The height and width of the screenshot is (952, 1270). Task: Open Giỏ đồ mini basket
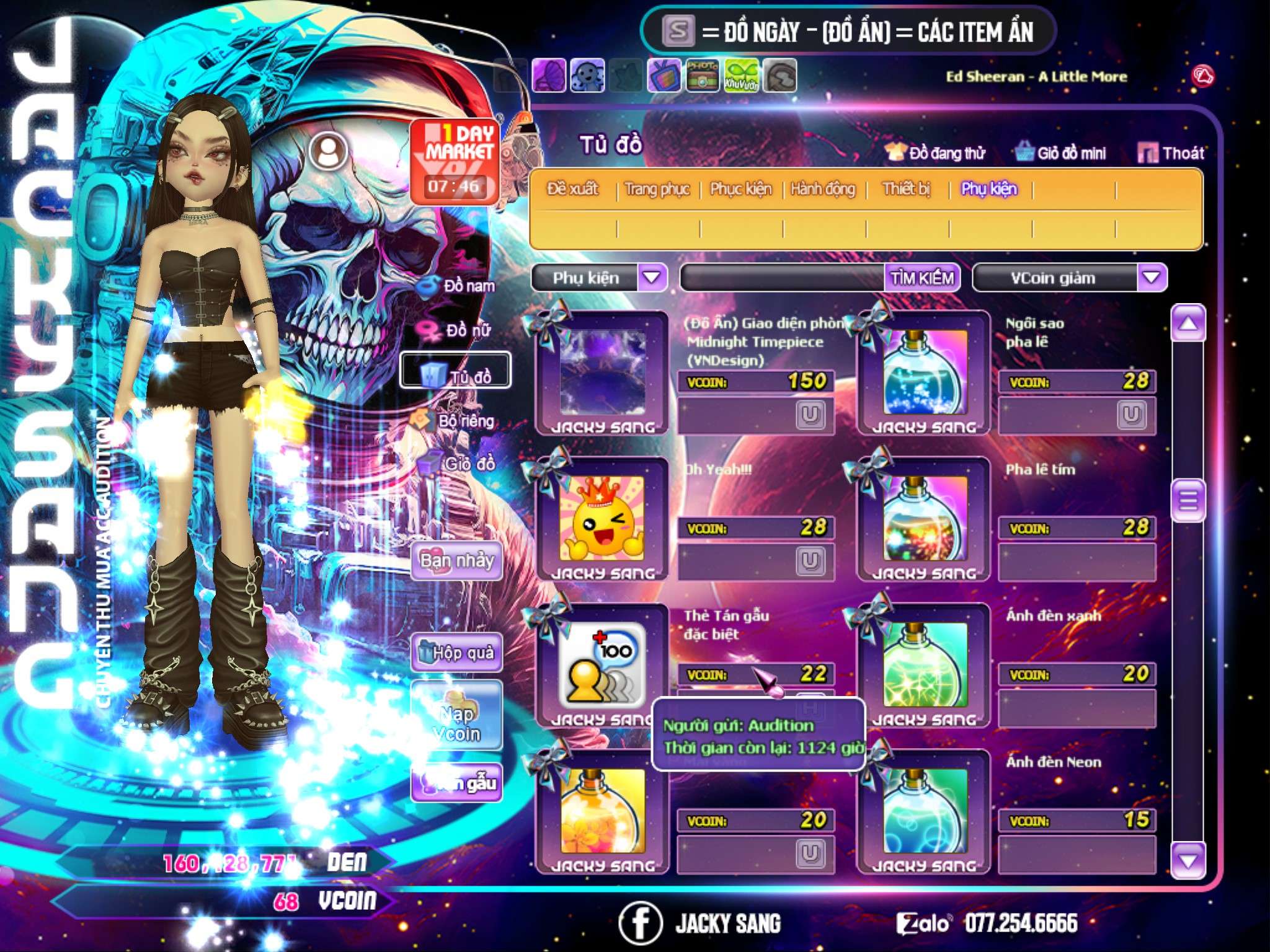coord(1060,153)
